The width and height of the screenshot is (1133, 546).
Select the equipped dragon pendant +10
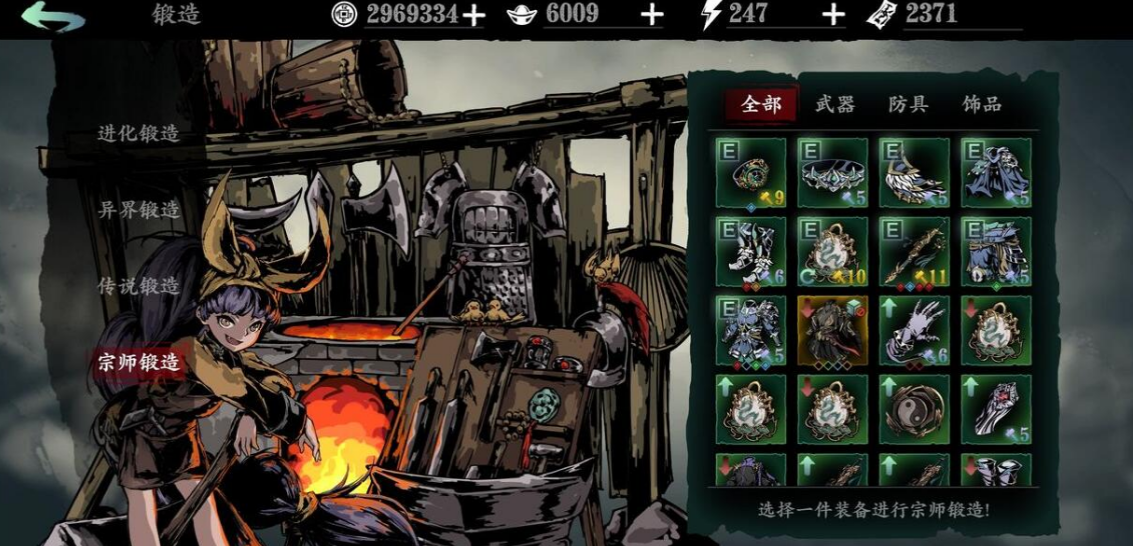[x=832, y=252]
